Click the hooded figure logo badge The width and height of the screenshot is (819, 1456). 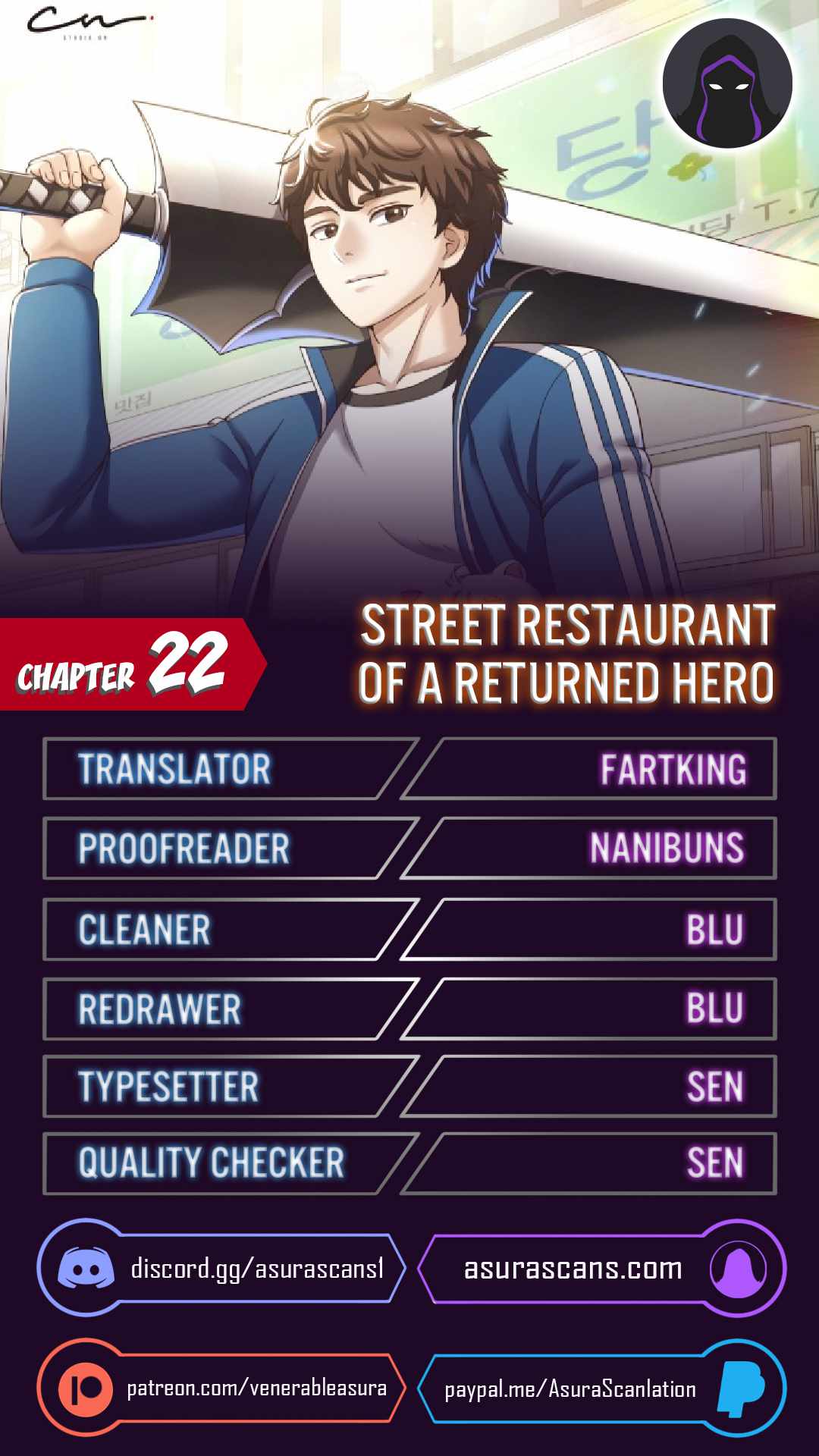[x=727, y=83]
